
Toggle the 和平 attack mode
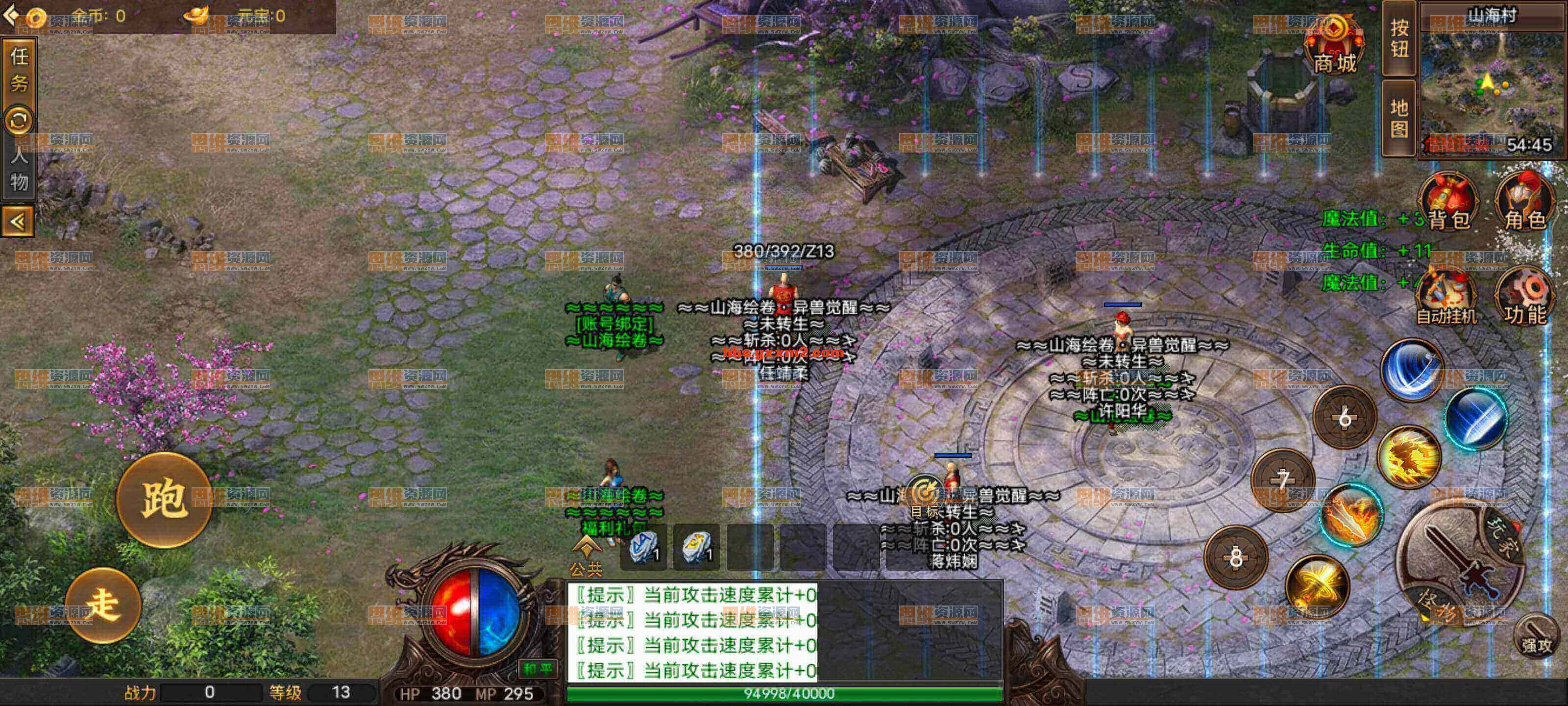click(538, 668)
